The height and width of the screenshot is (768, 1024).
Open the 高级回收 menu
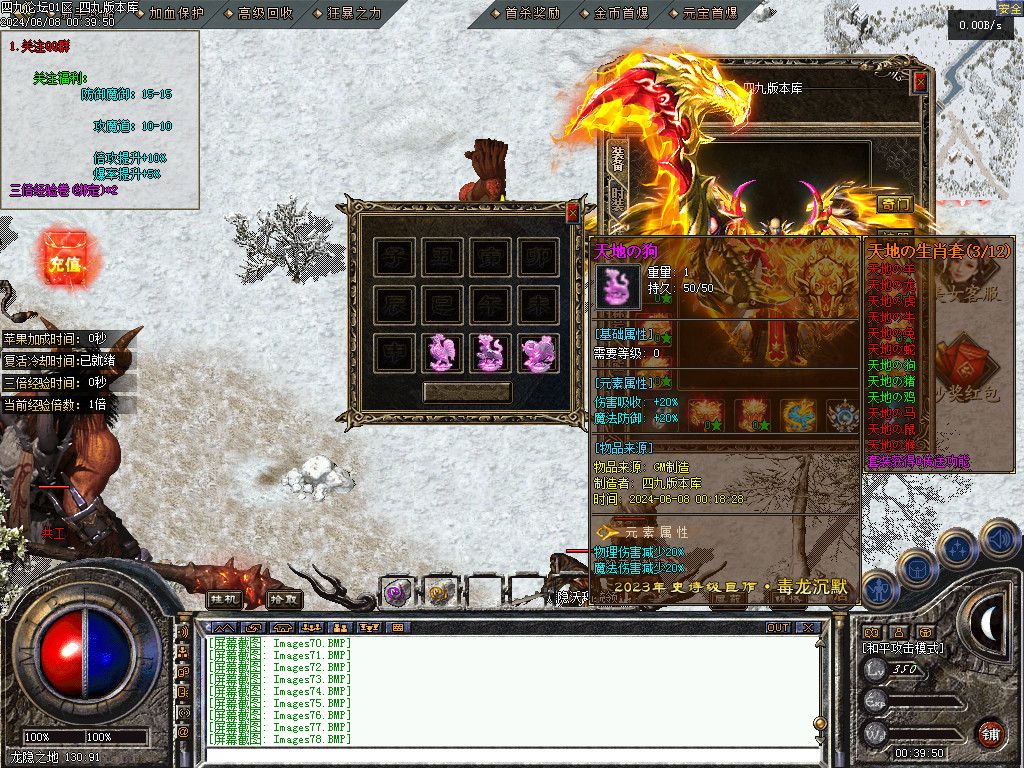pos(266,13)
